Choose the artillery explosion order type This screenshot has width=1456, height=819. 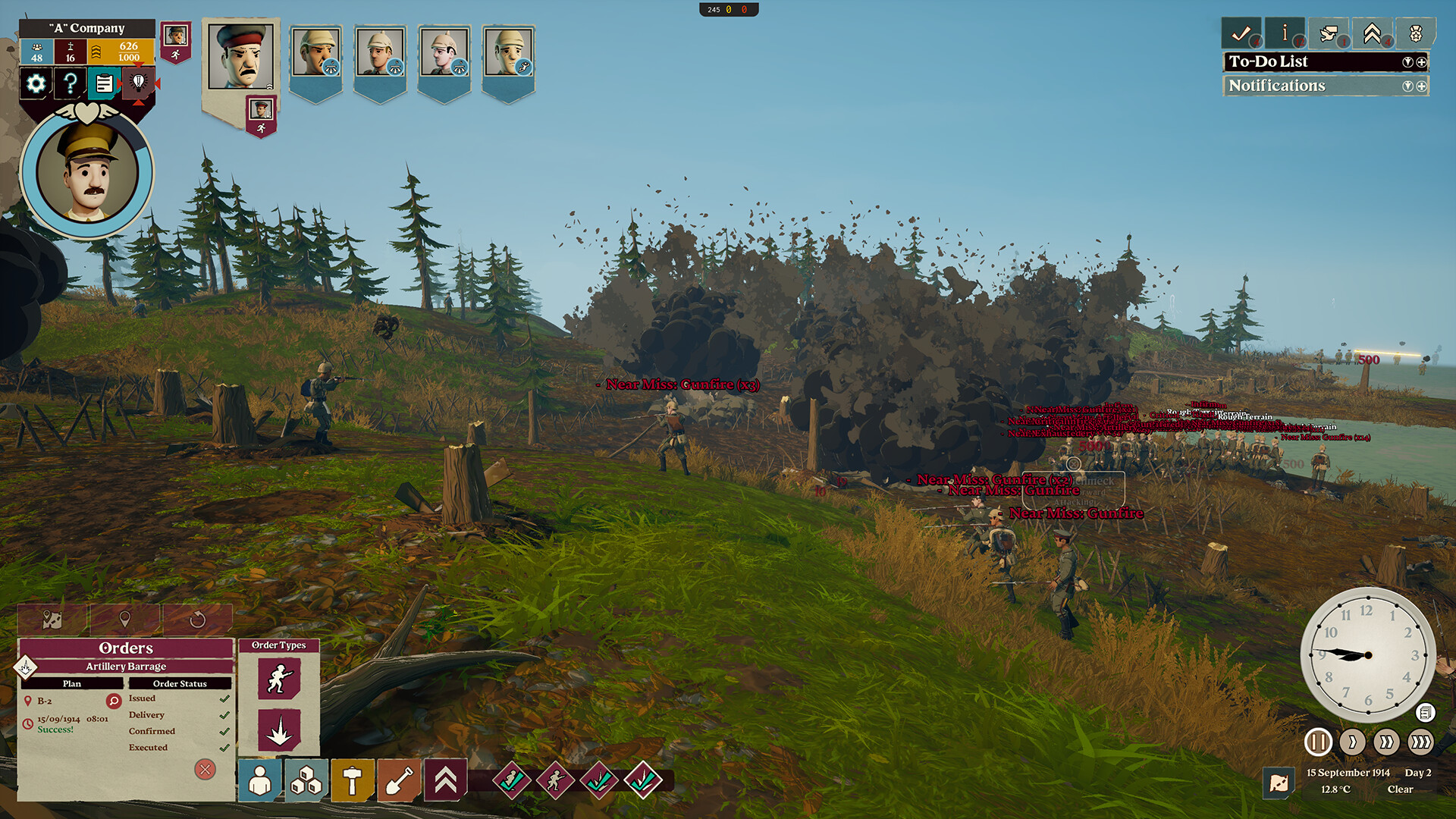pos(279,730)
